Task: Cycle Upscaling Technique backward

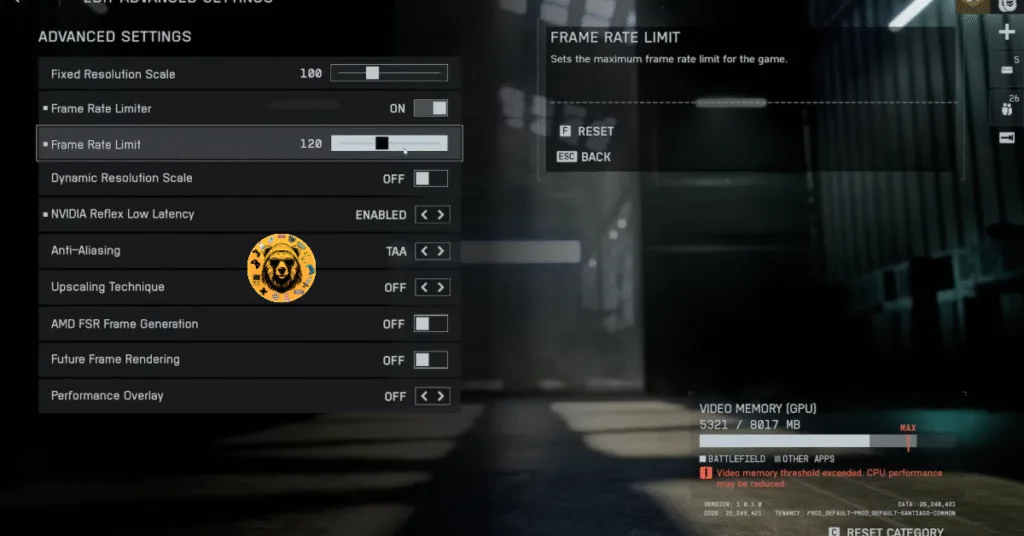Action: coord(423,287)
